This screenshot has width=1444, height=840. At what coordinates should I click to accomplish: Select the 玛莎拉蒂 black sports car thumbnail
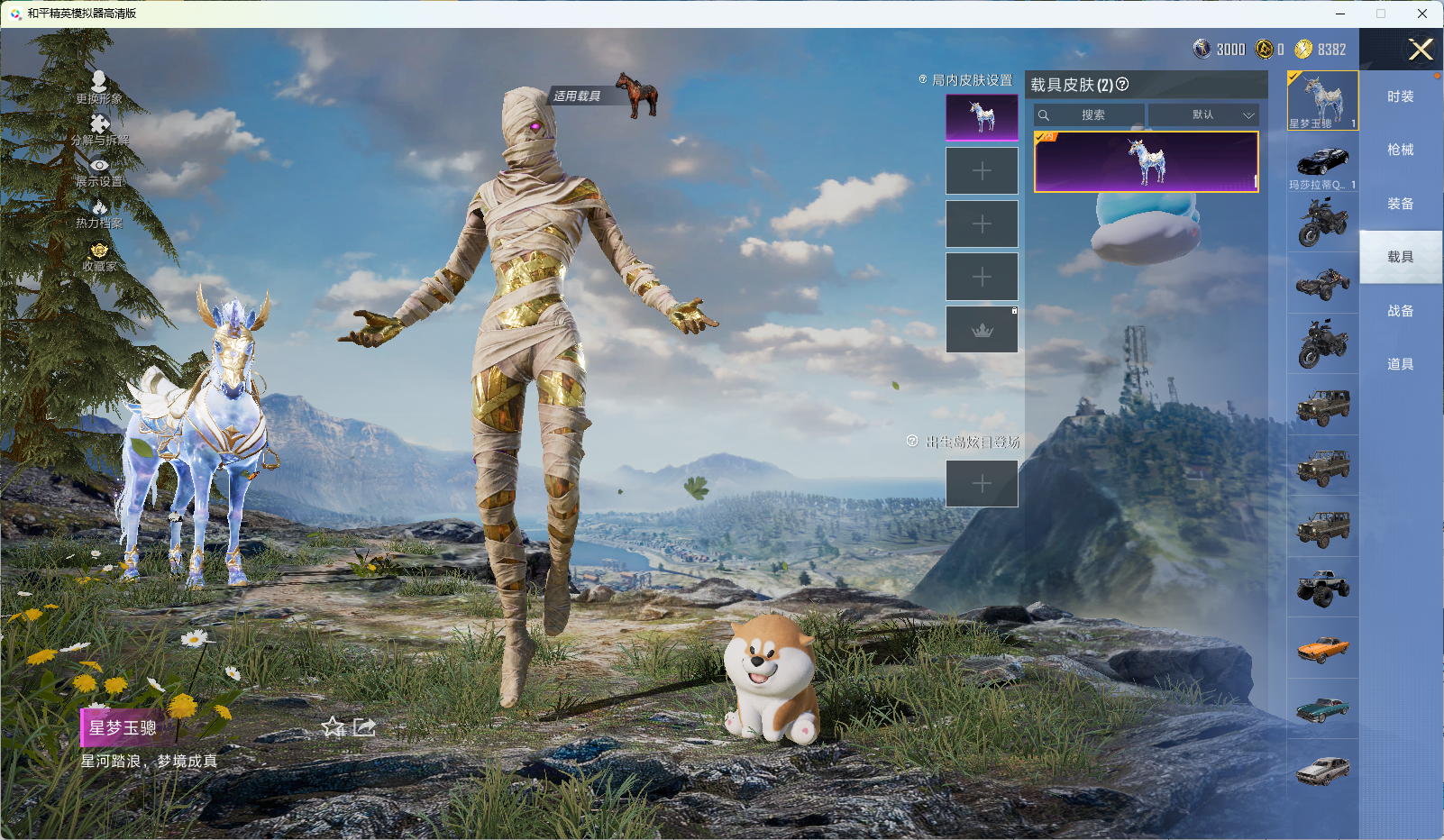pos(1322,163)
